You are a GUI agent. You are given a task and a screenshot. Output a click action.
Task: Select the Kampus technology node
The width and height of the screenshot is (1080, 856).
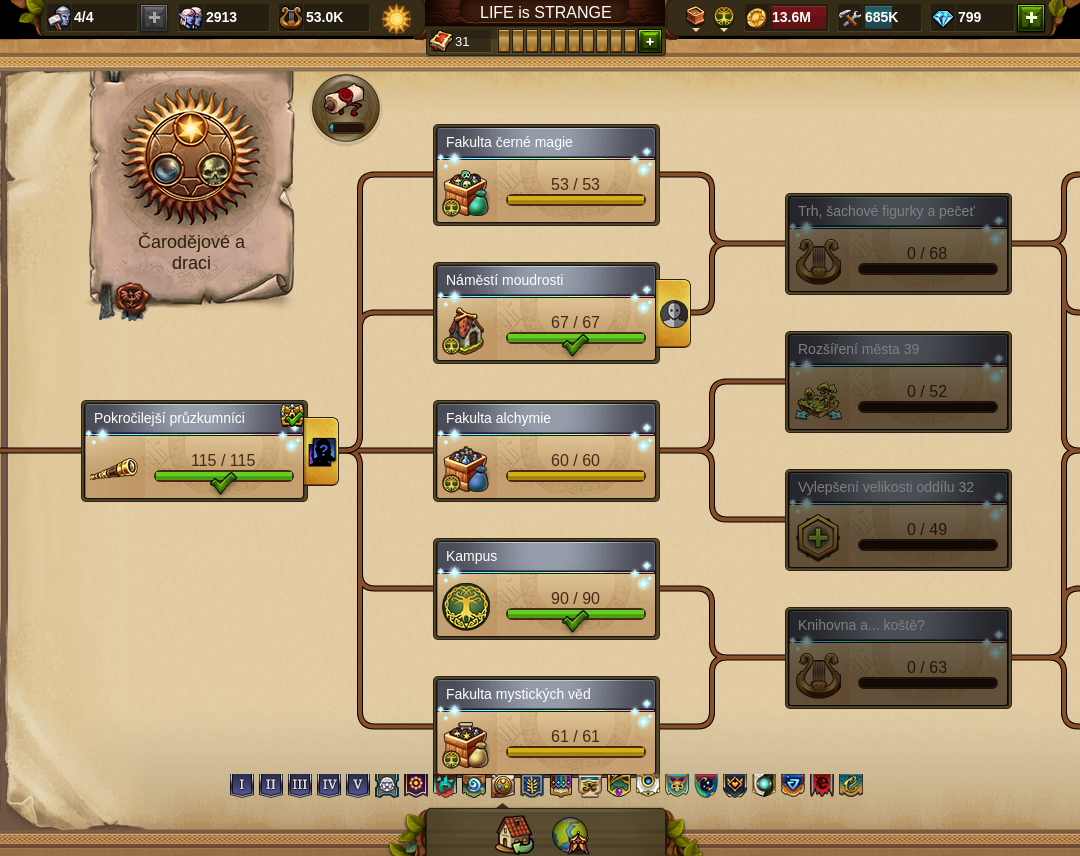[x=546, y=589]
